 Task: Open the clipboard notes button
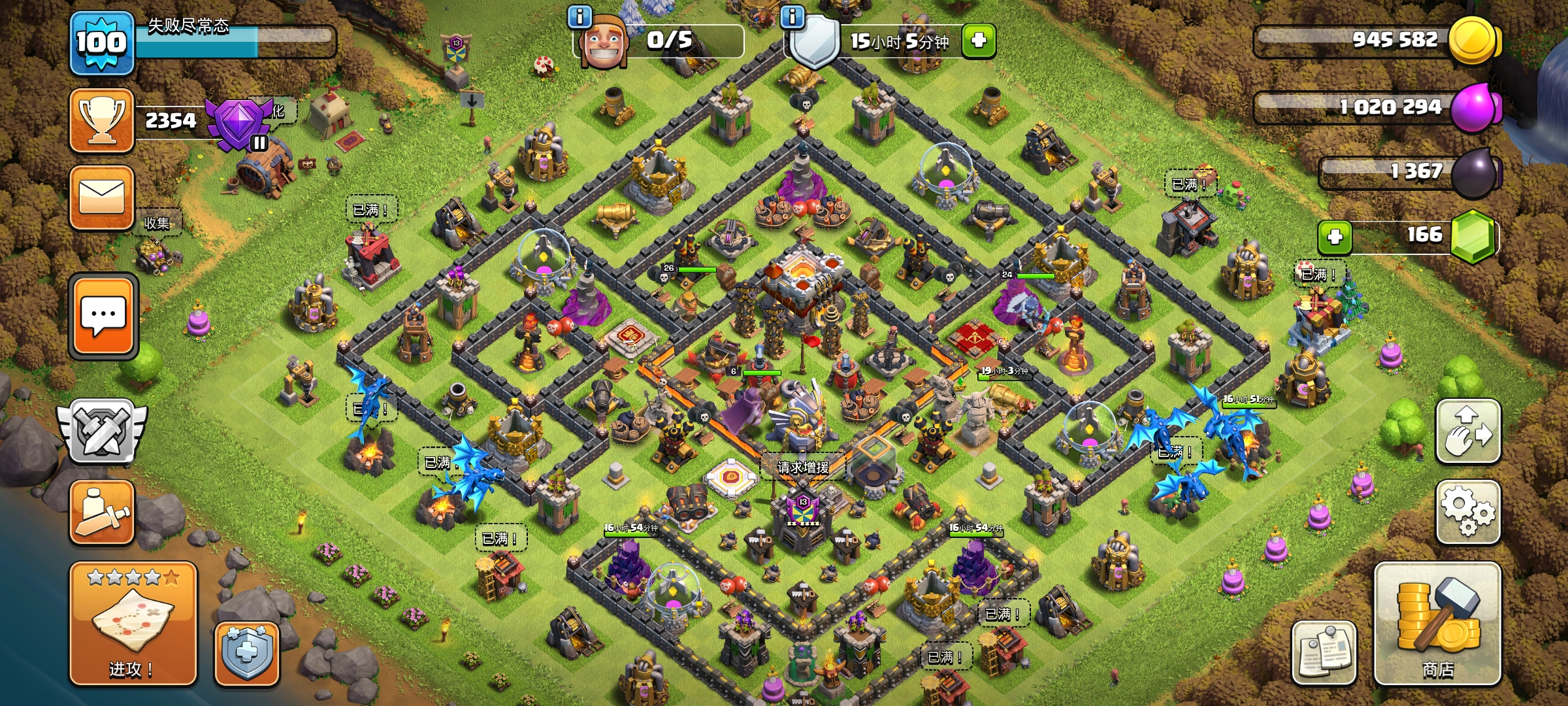coord(1324,652)
